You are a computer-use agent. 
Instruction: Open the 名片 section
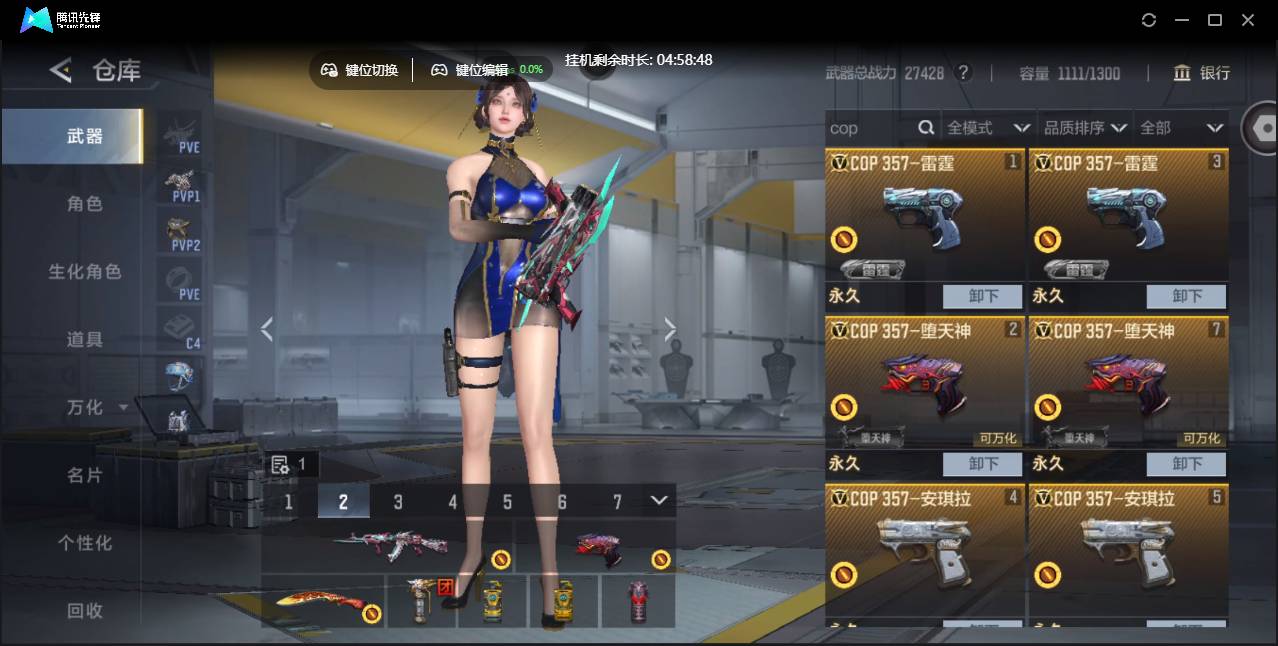pos(85,475)
